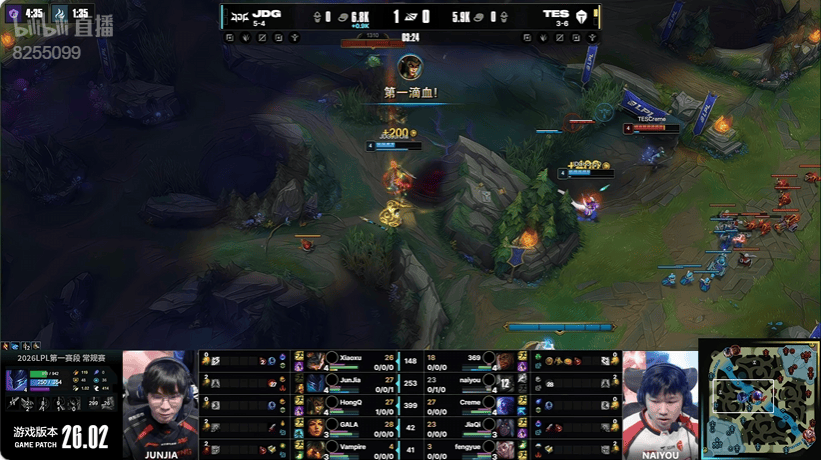Select JunJia's champion portrait in scoreboard
This screenshot has width=823, height=460.
point(315,382)
